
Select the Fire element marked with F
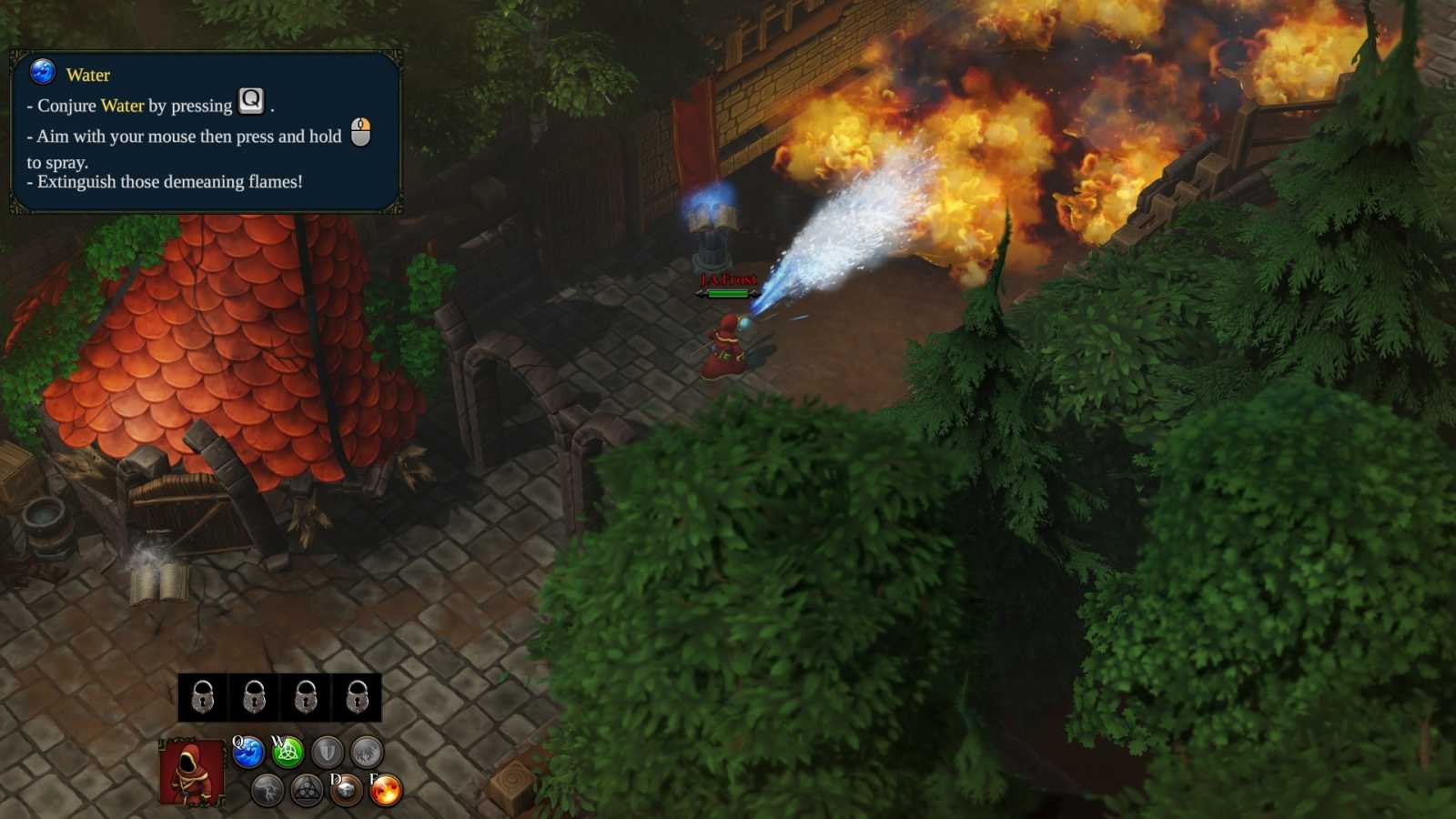(x=385, y=791)
